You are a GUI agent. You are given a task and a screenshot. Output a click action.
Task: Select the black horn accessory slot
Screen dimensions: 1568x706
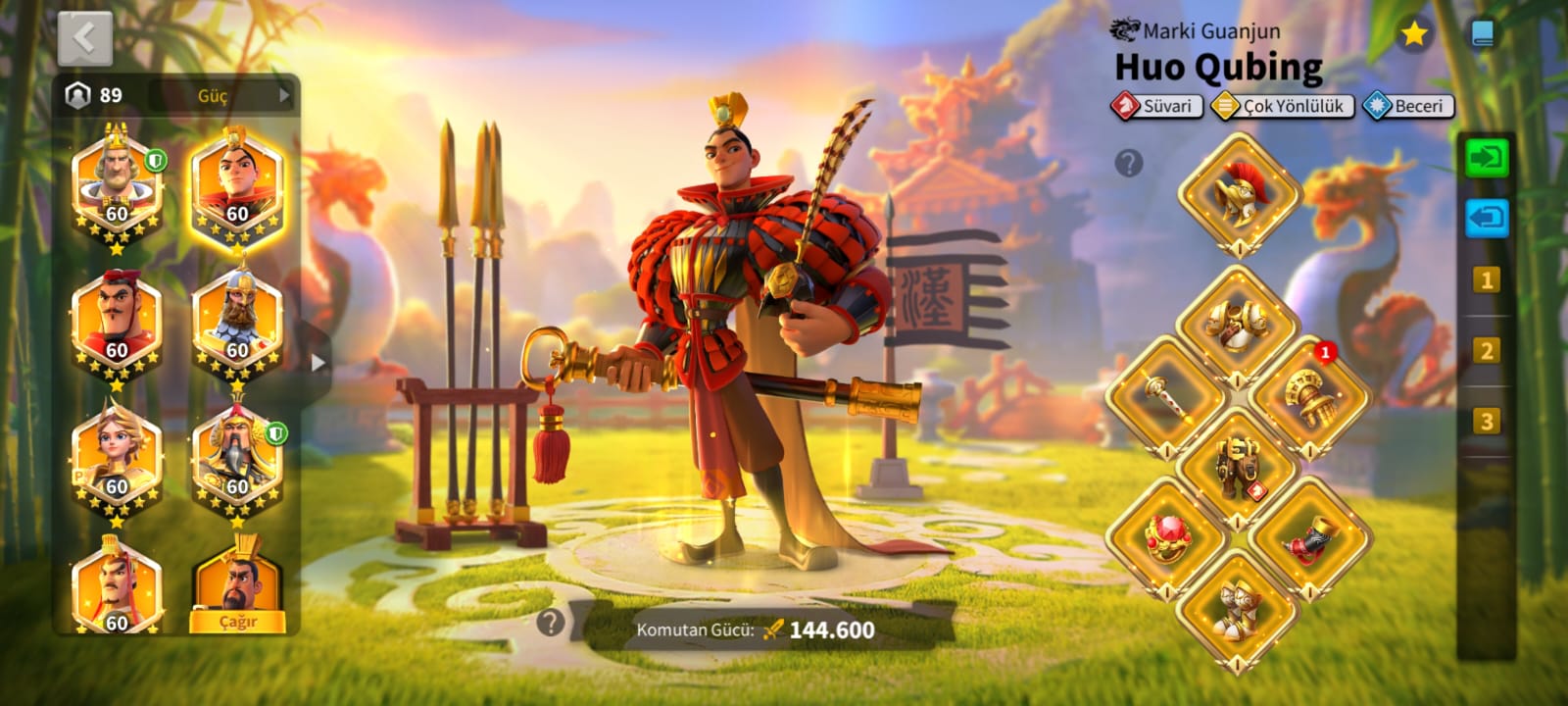click(x=1309, y=536)
